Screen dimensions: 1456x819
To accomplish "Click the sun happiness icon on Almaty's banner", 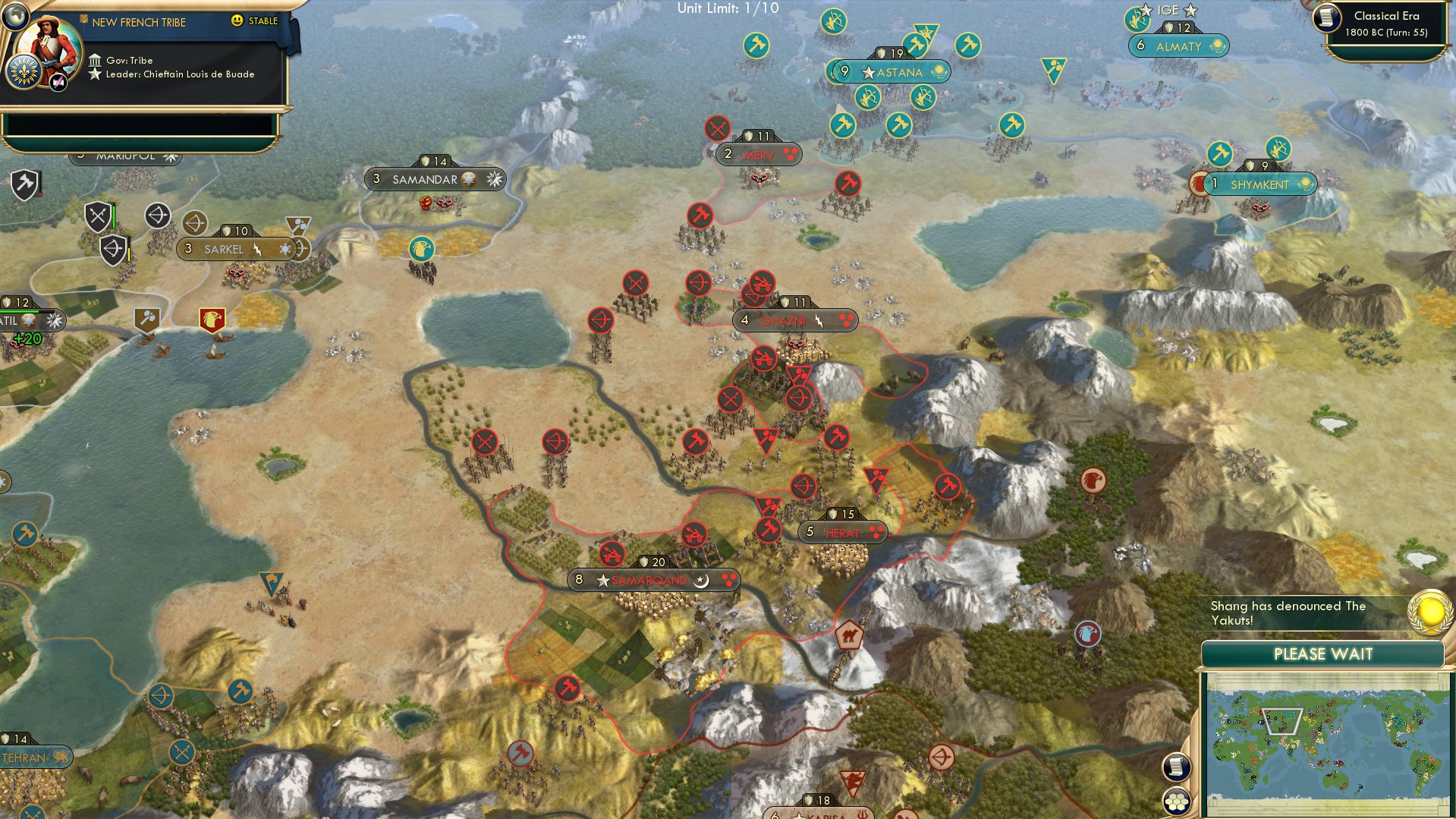I will pos(1217,46).
